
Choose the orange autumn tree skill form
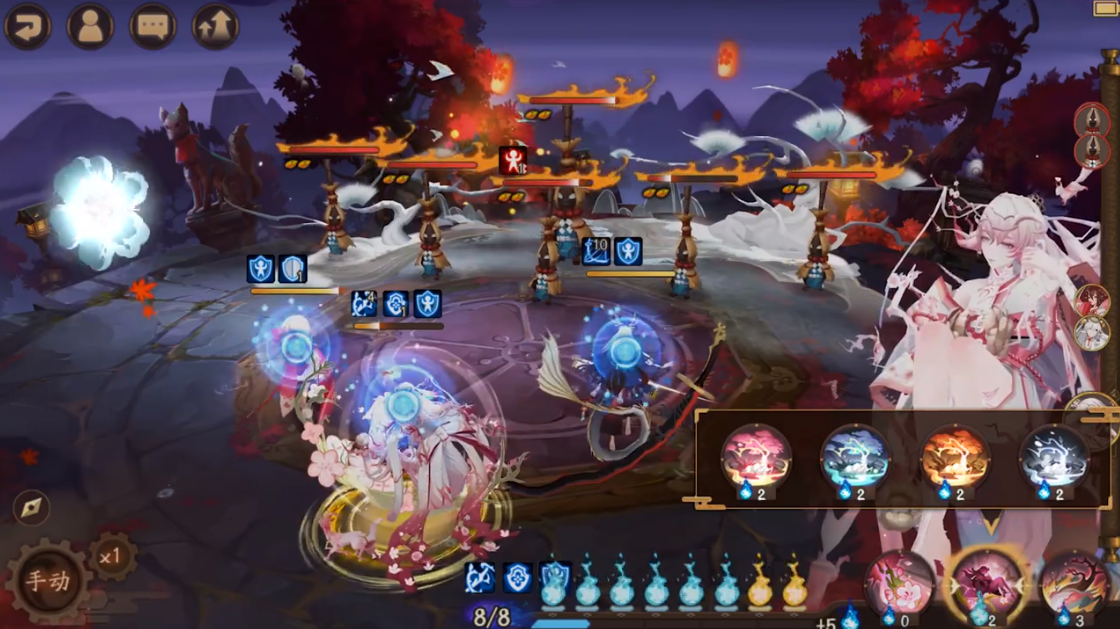pyautogui.click(x=954, y=456)
